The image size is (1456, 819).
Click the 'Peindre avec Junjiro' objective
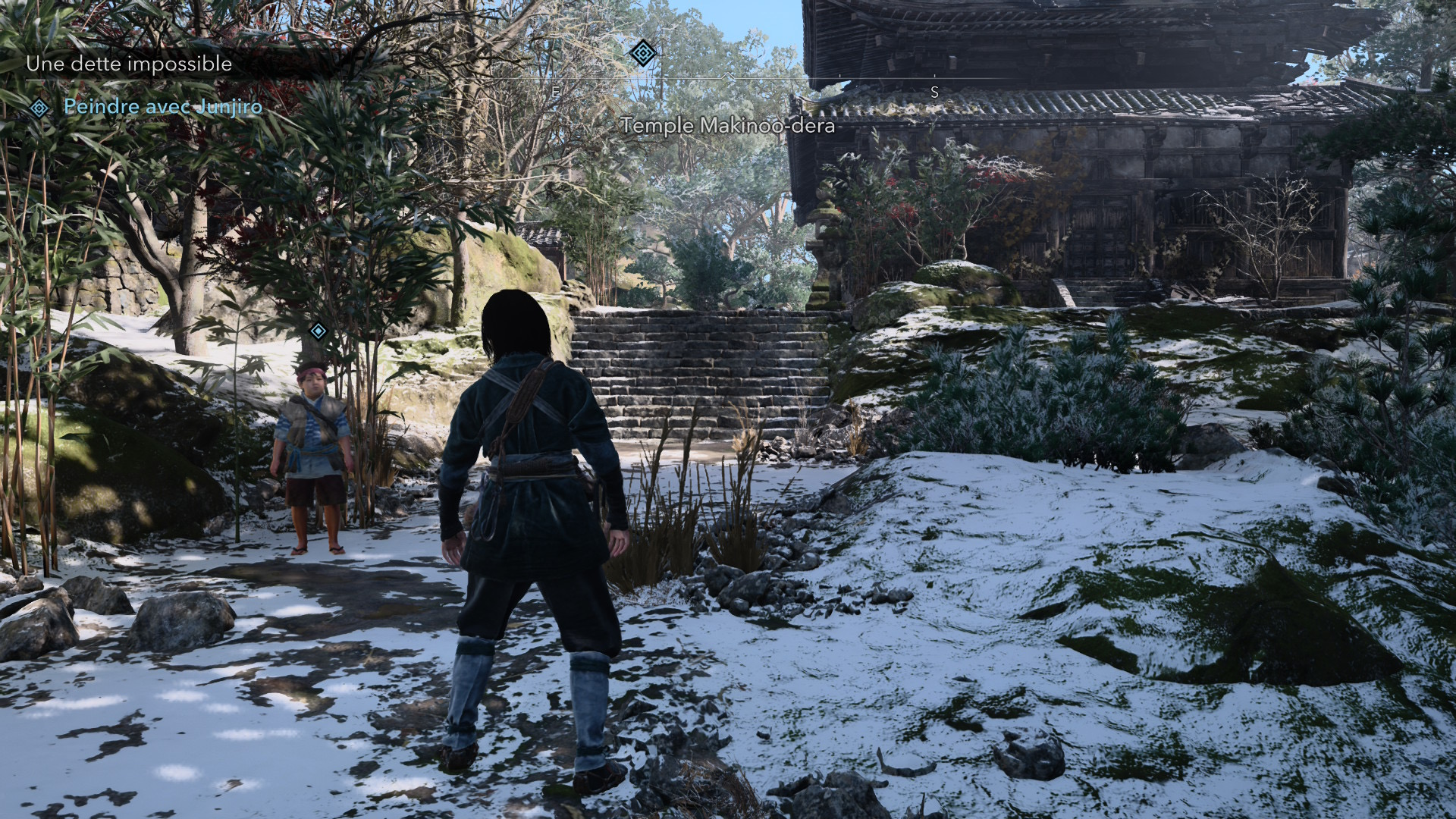coord(163,107)
